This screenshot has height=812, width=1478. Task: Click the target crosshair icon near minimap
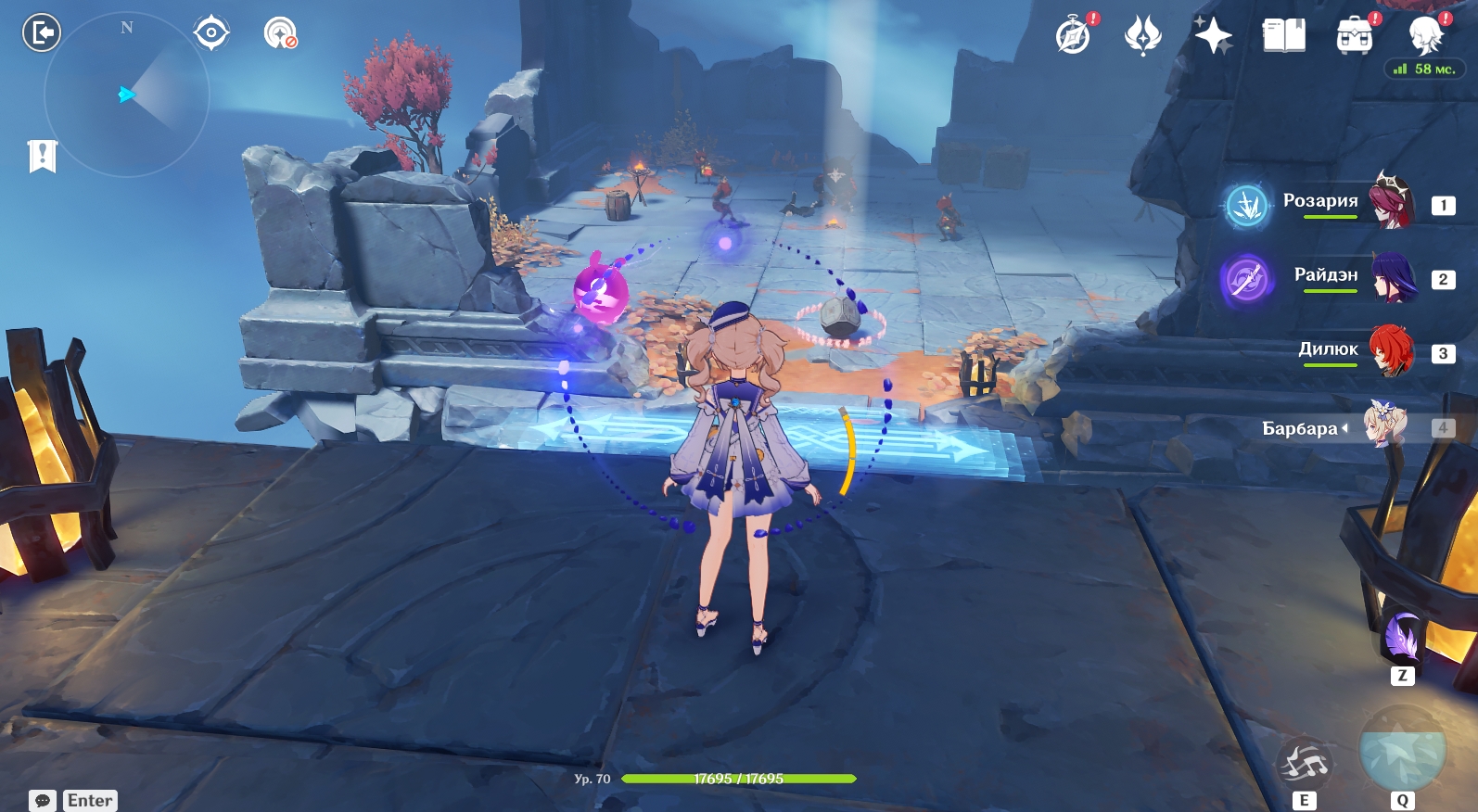(211, 33)
